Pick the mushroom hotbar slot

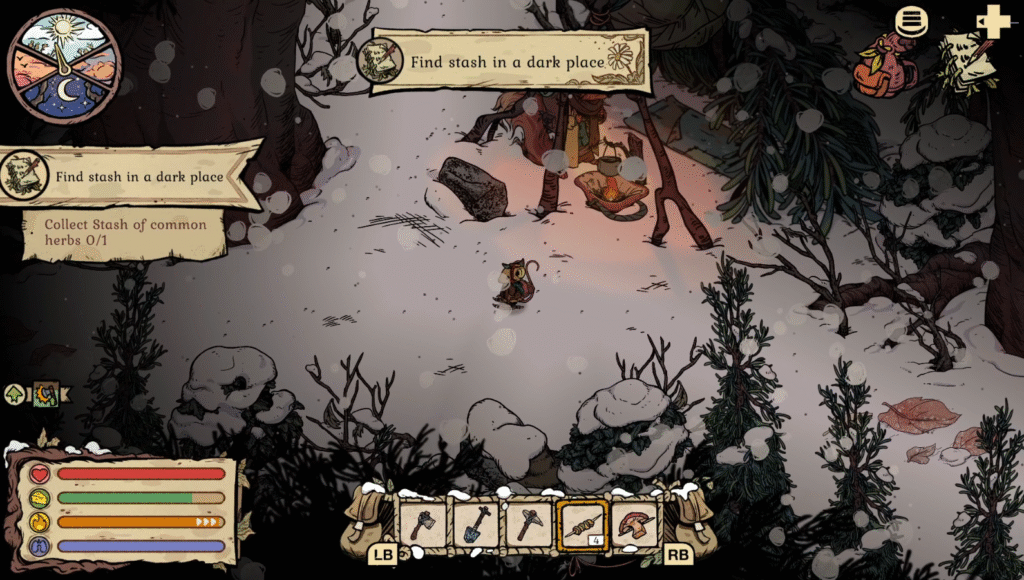pyautogui.click(x=635, y=523)
